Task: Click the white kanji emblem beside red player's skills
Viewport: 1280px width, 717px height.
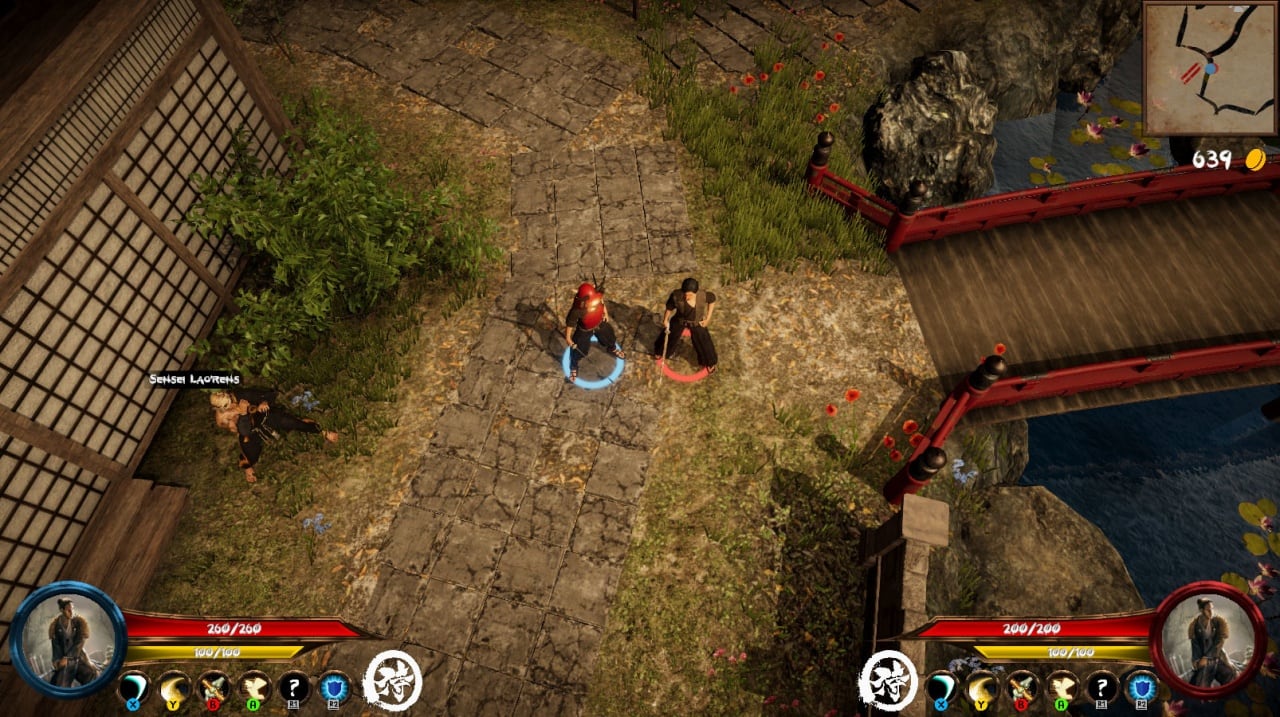Action: coord(887,680)
